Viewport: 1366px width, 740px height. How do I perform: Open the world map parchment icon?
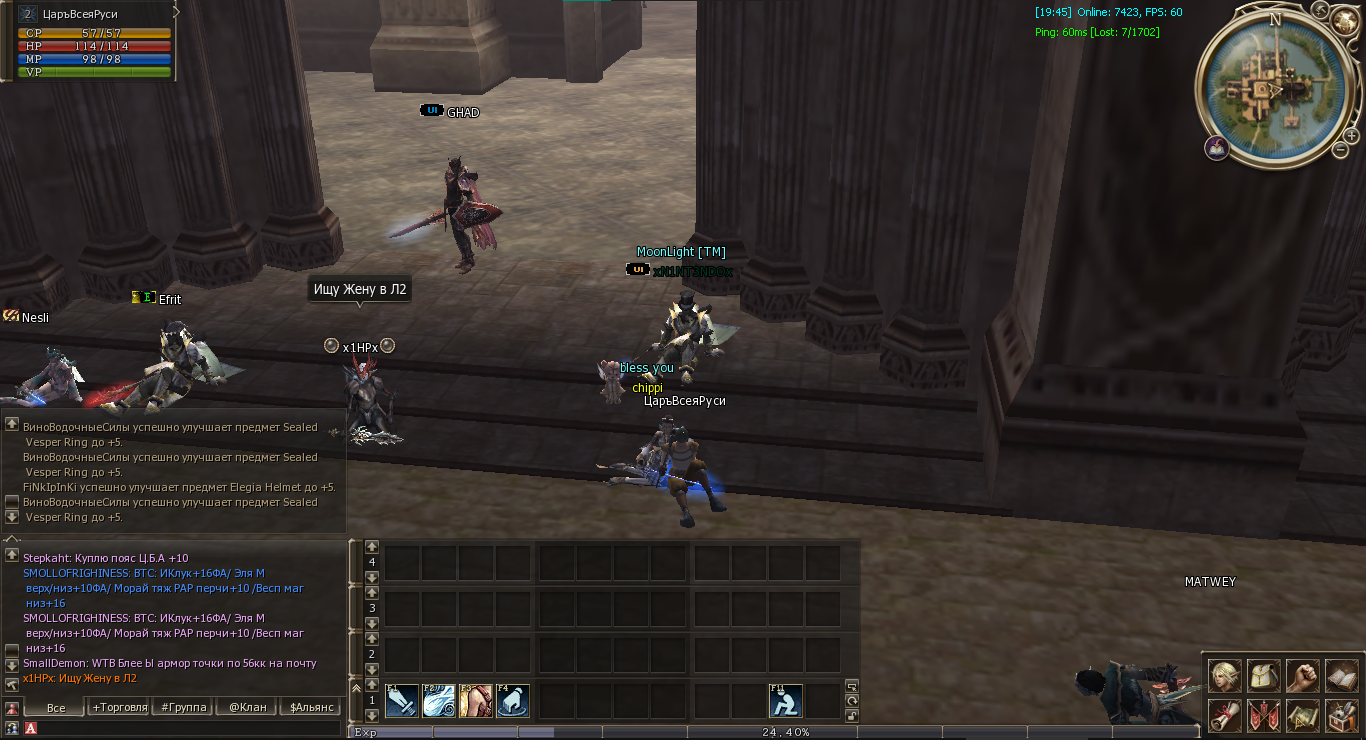[1302, 715]
